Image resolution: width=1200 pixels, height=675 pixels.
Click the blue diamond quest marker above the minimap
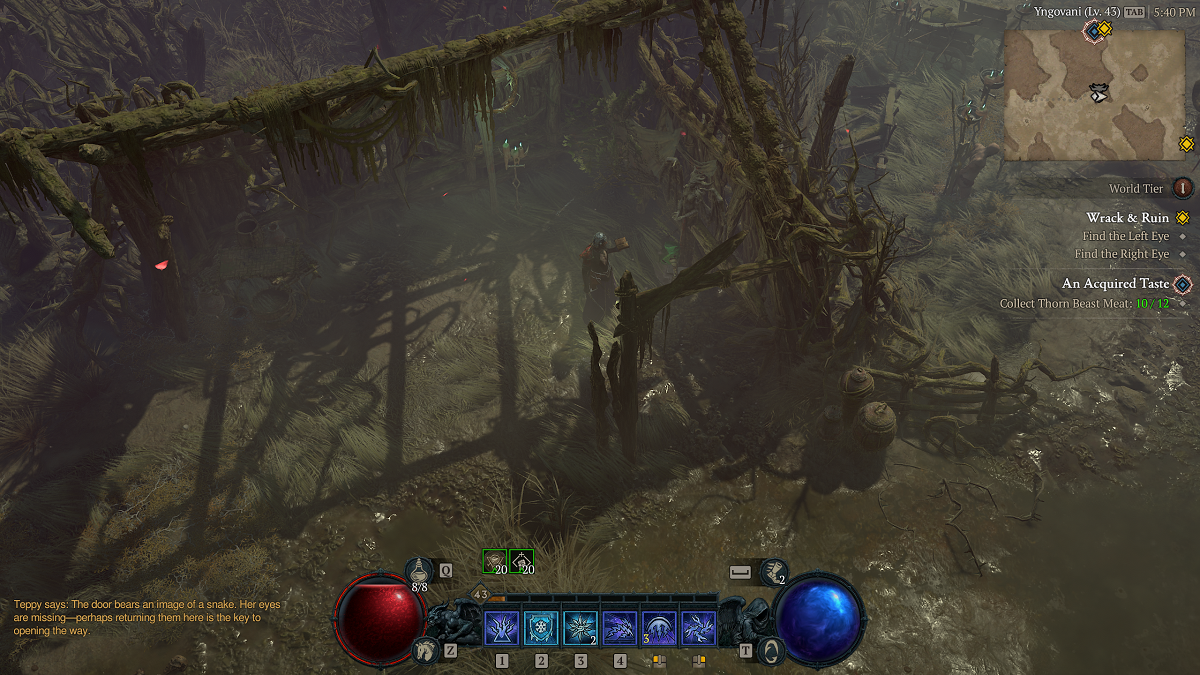[1094, 31]
